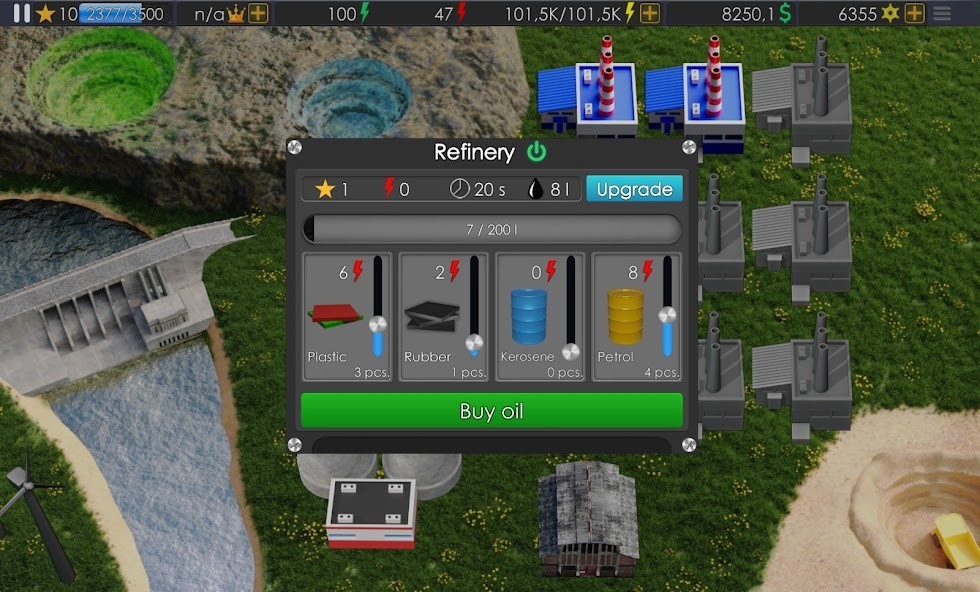Buy more gear currency with the plus button
The height and width of the screenshot is (592, 980).
(914, 14)
